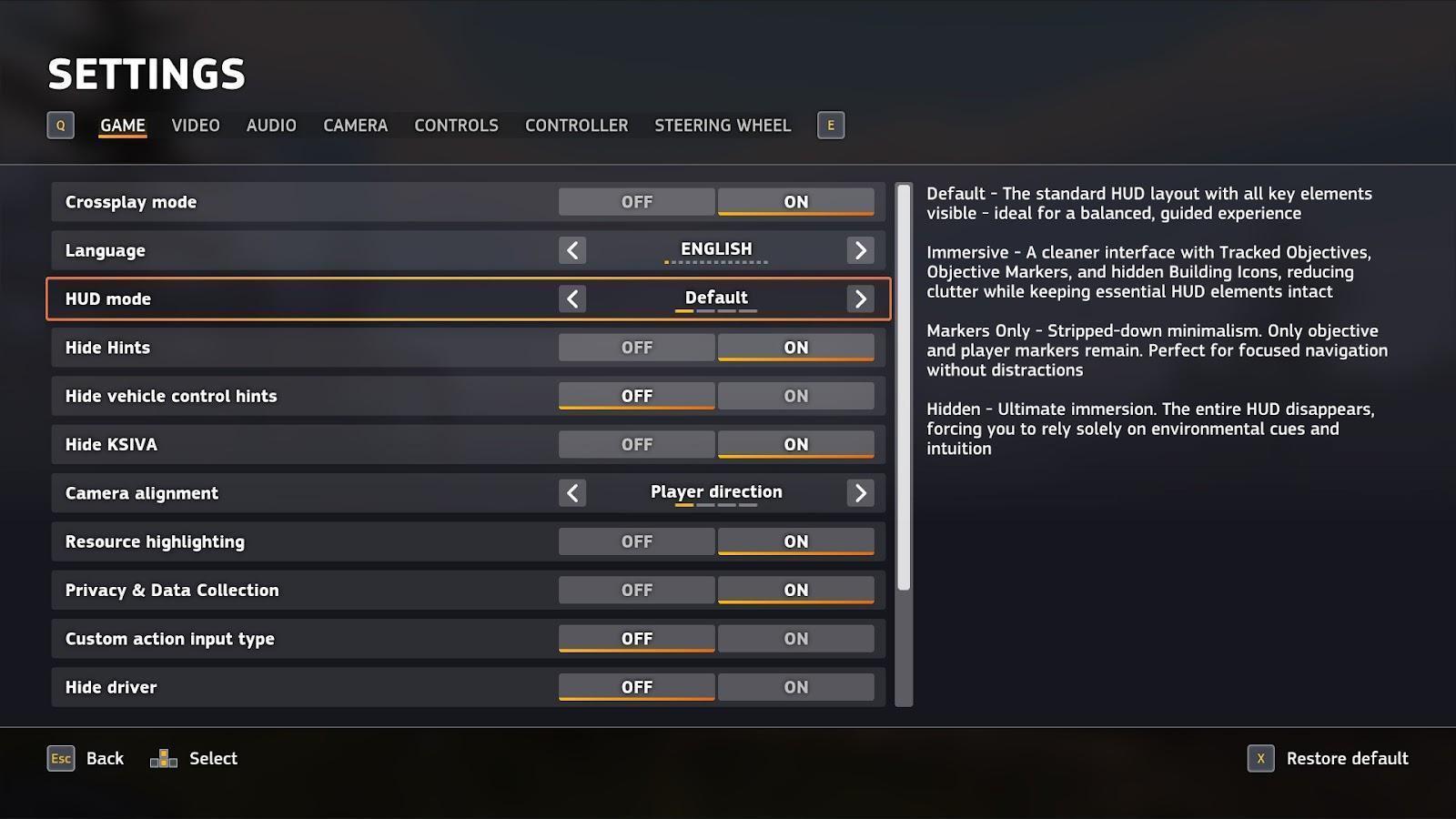The width and height of the screenshot is (1456, 819).
Task: Turn Hide vehicle control hints ON
Action: coord(795,396)
